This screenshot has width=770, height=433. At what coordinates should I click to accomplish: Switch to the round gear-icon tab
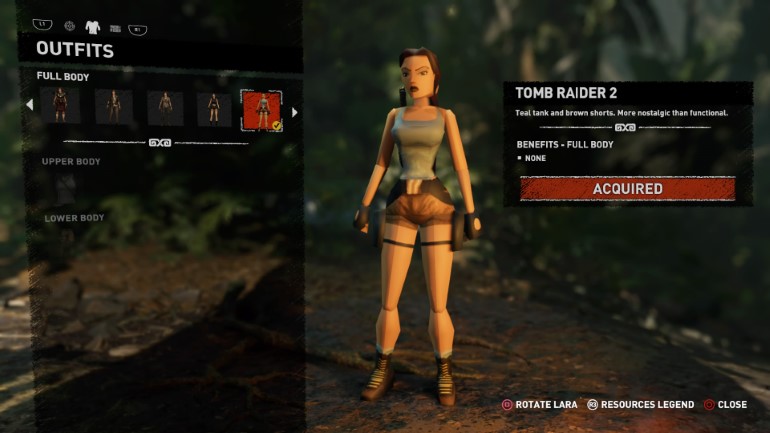click(x=69, y=26)
